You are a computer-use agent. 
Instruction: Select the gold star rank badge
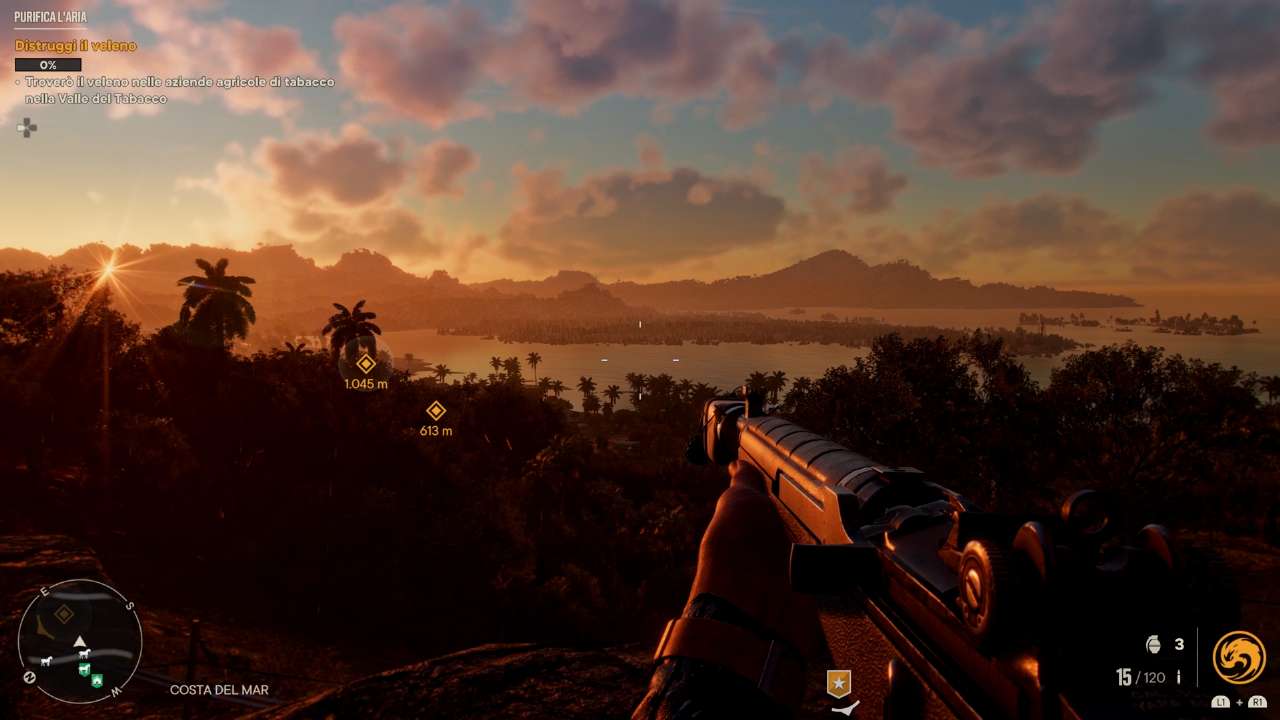(x=839, y=683)
